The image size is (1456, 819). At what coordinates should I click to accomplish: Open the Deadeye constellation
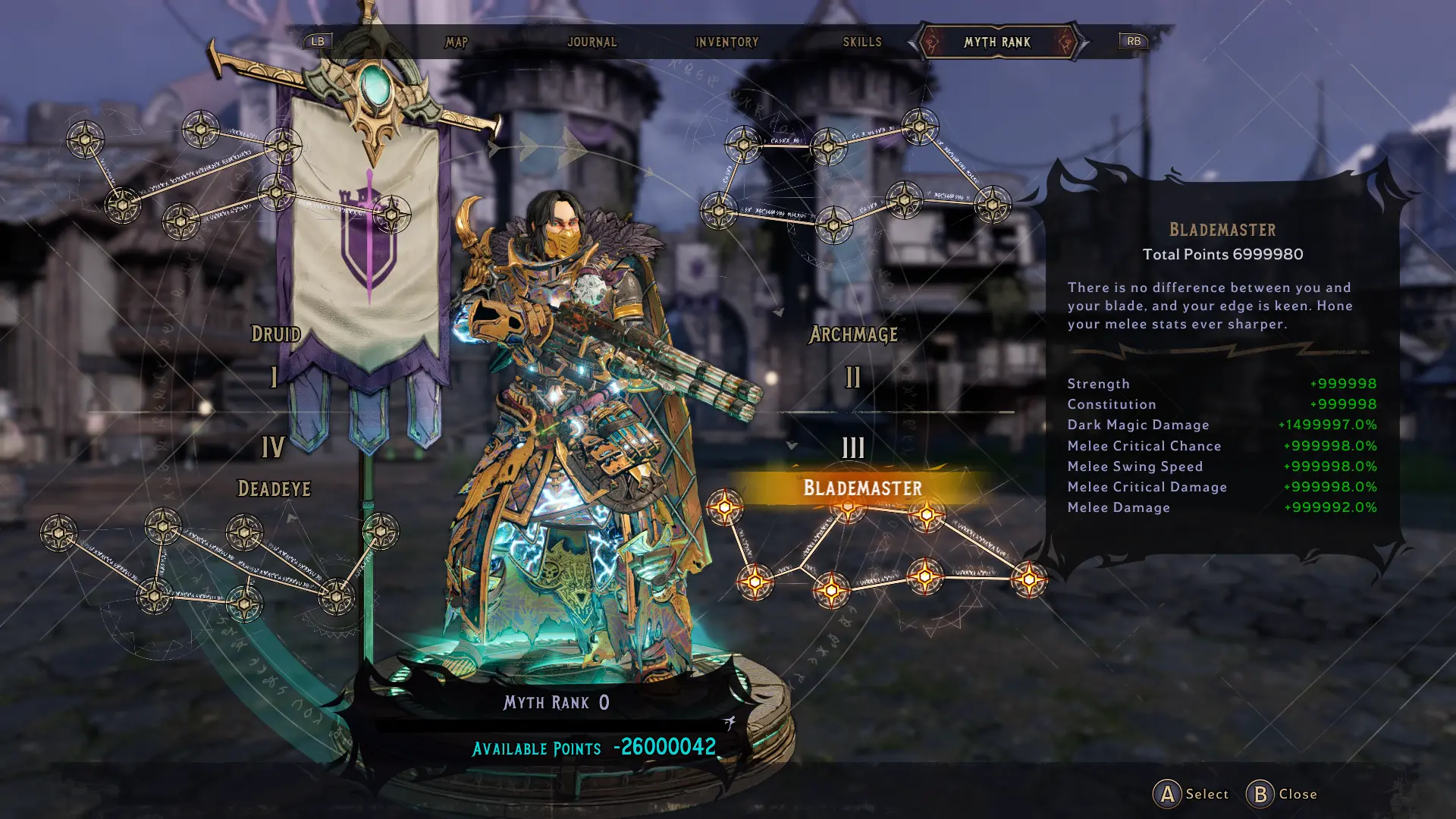point(274,489)
